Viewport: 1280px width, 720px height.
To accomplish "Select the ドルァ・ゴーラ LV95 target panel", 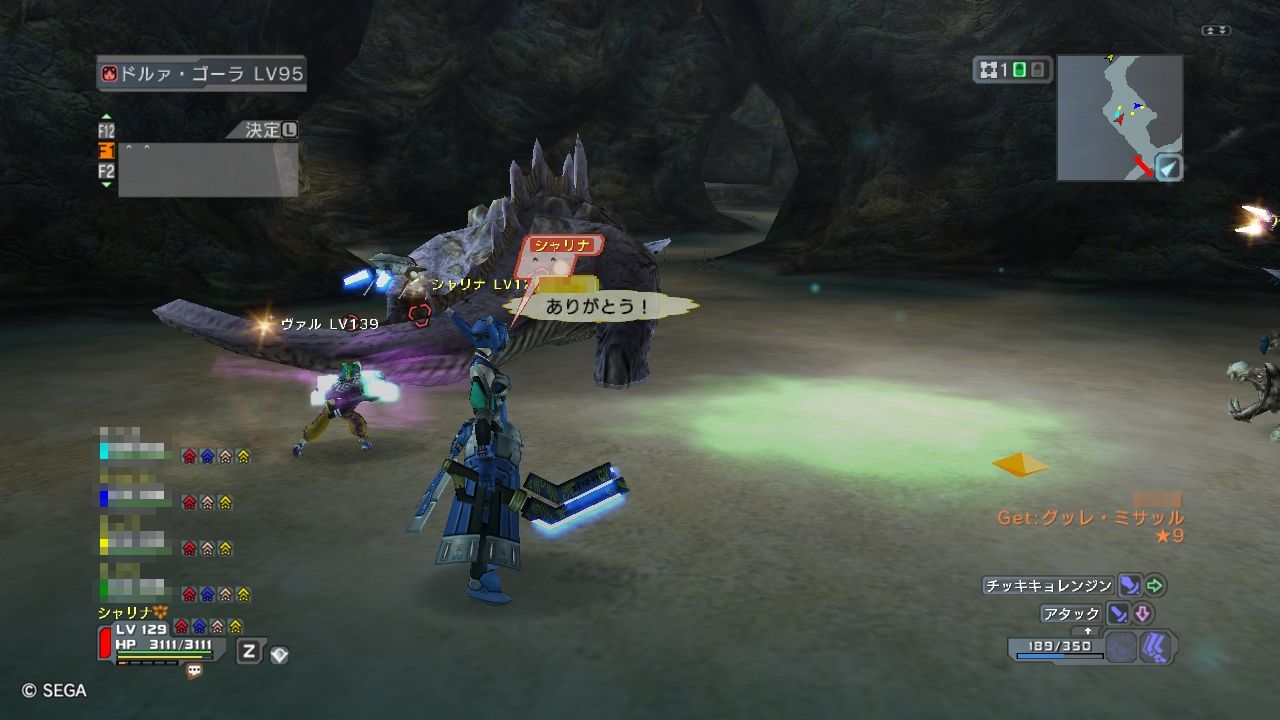I will 202,74.
